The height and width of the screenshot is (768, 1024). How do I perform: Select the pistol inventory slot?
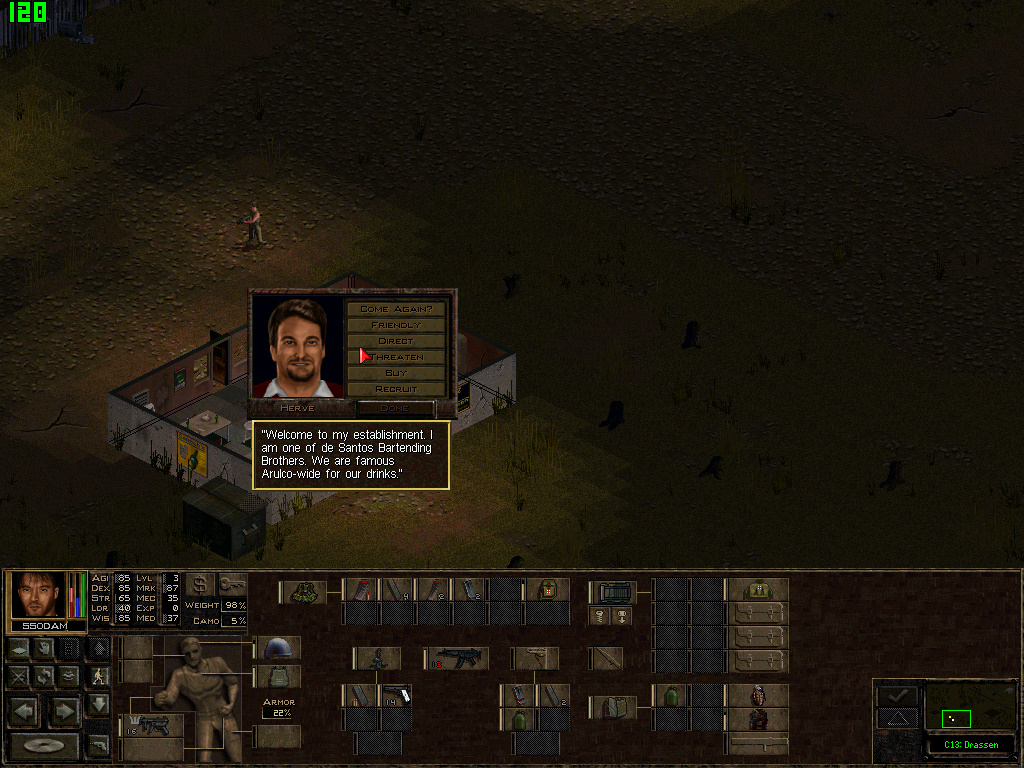tap(397, 695)
